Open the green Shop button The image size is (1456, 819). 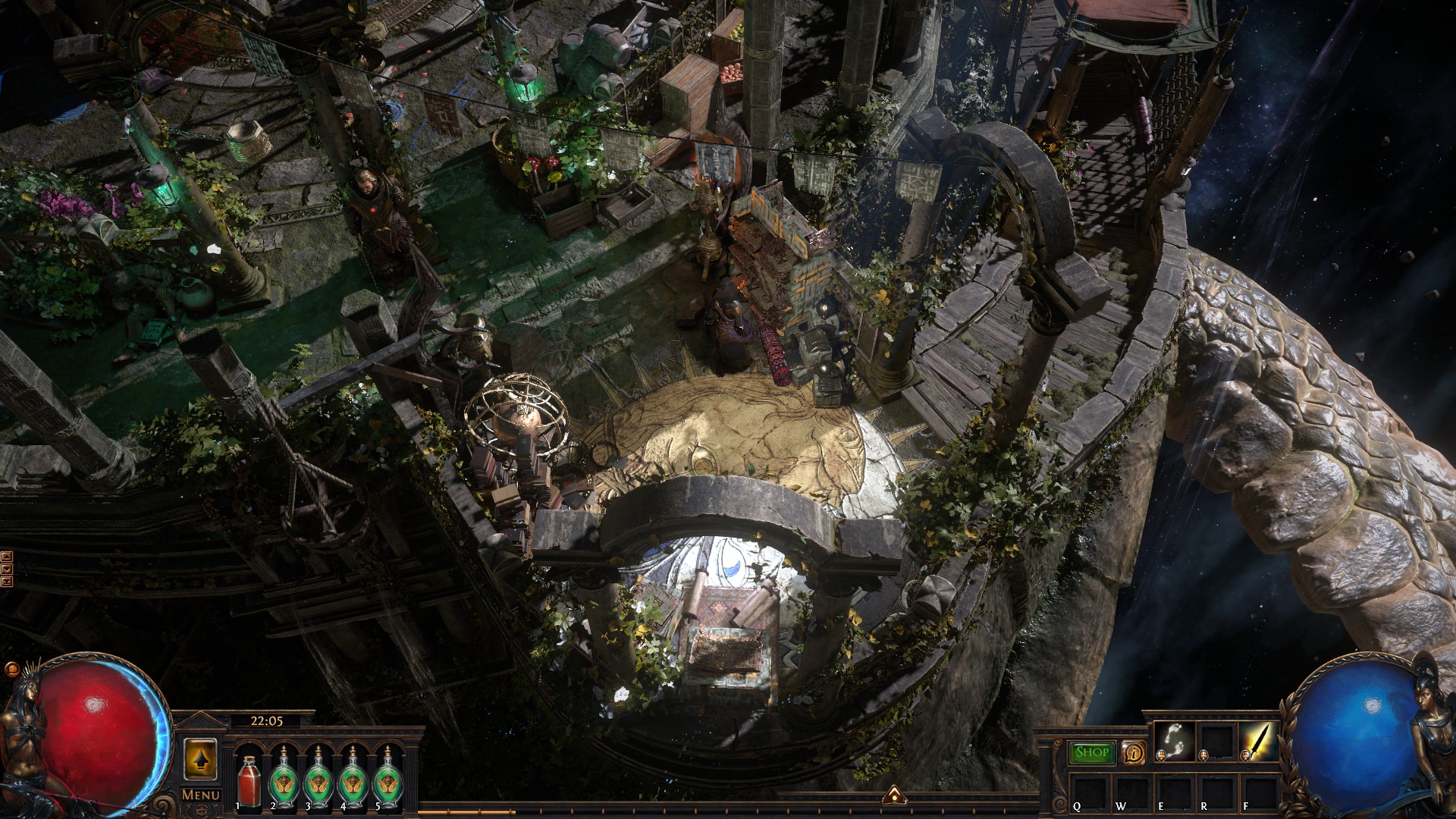tap(1092, 752)
